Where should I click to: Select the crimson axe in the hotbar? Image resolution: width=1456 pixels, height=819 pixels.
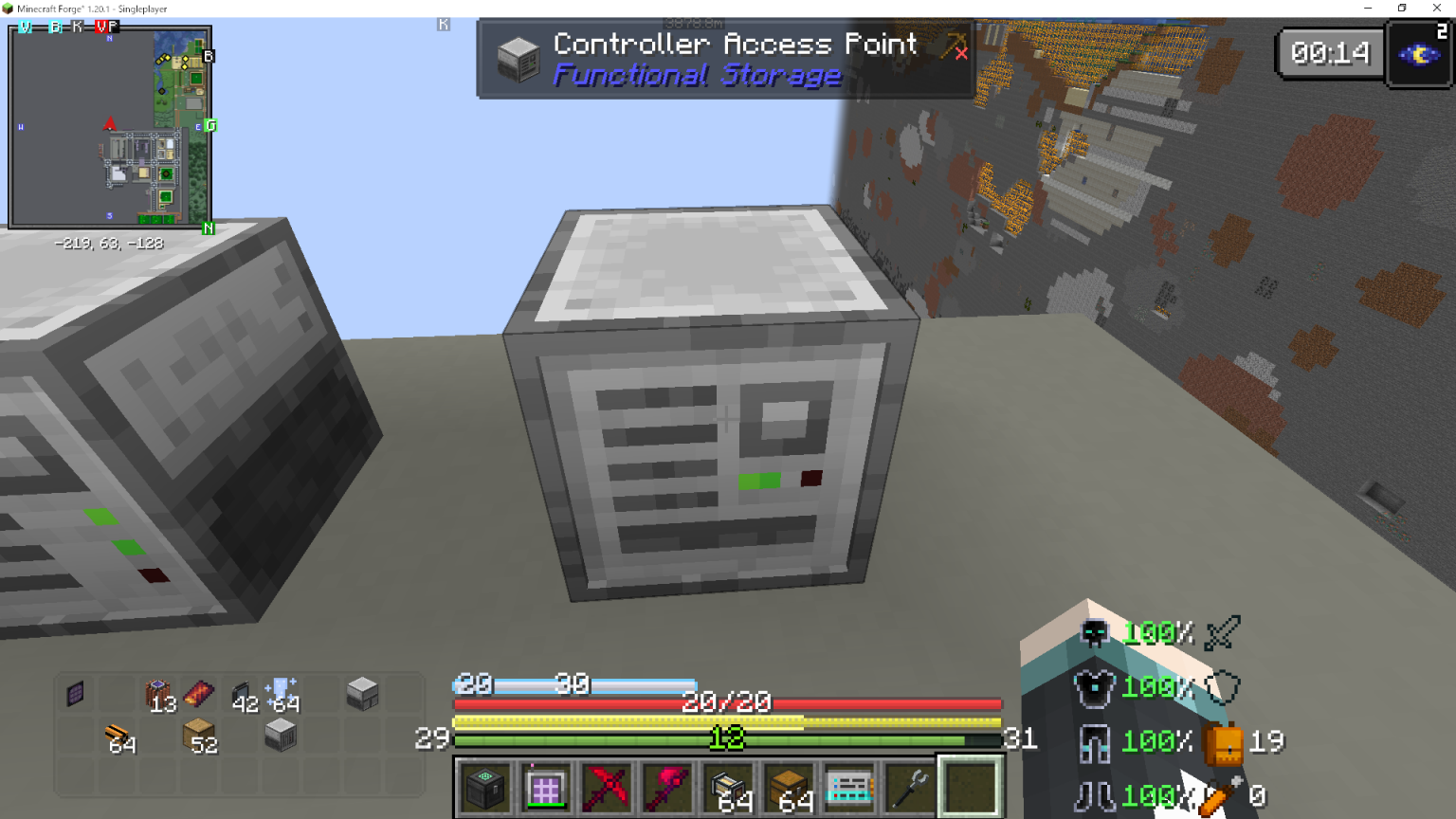coord(667,787)
